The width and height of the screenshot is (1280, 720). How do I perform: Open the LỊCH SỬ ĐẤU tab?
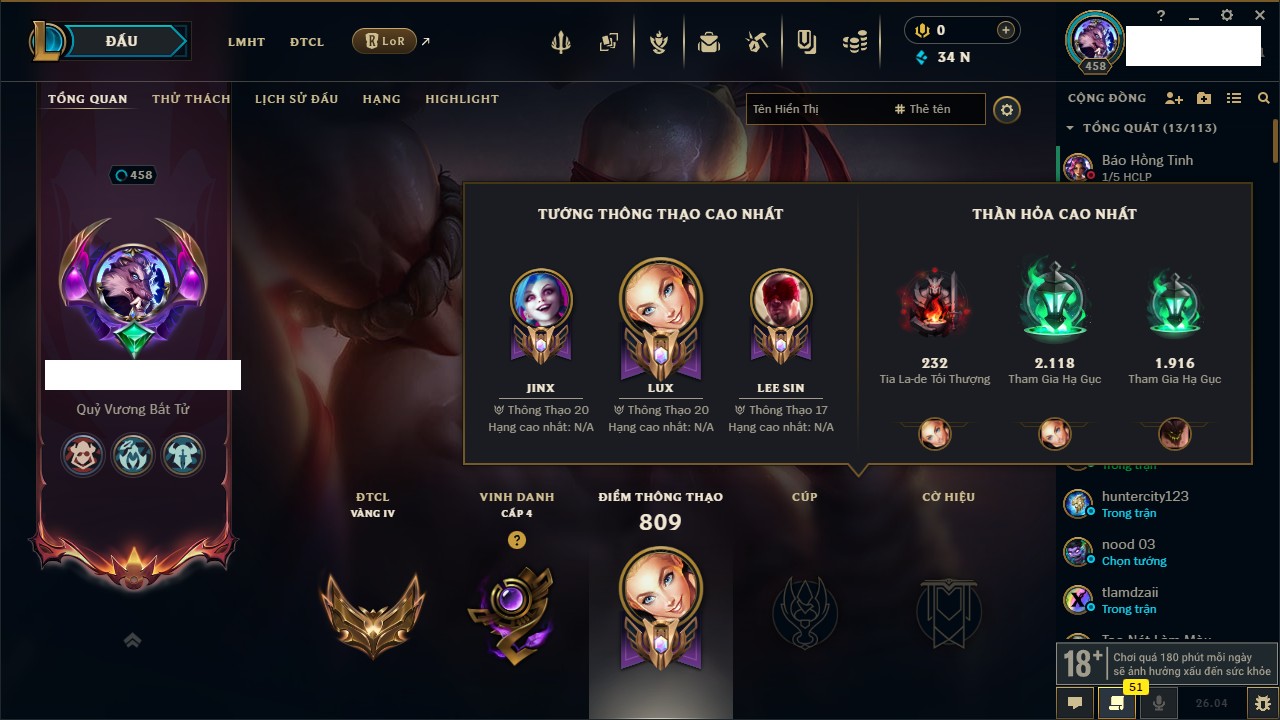point(296,99)
